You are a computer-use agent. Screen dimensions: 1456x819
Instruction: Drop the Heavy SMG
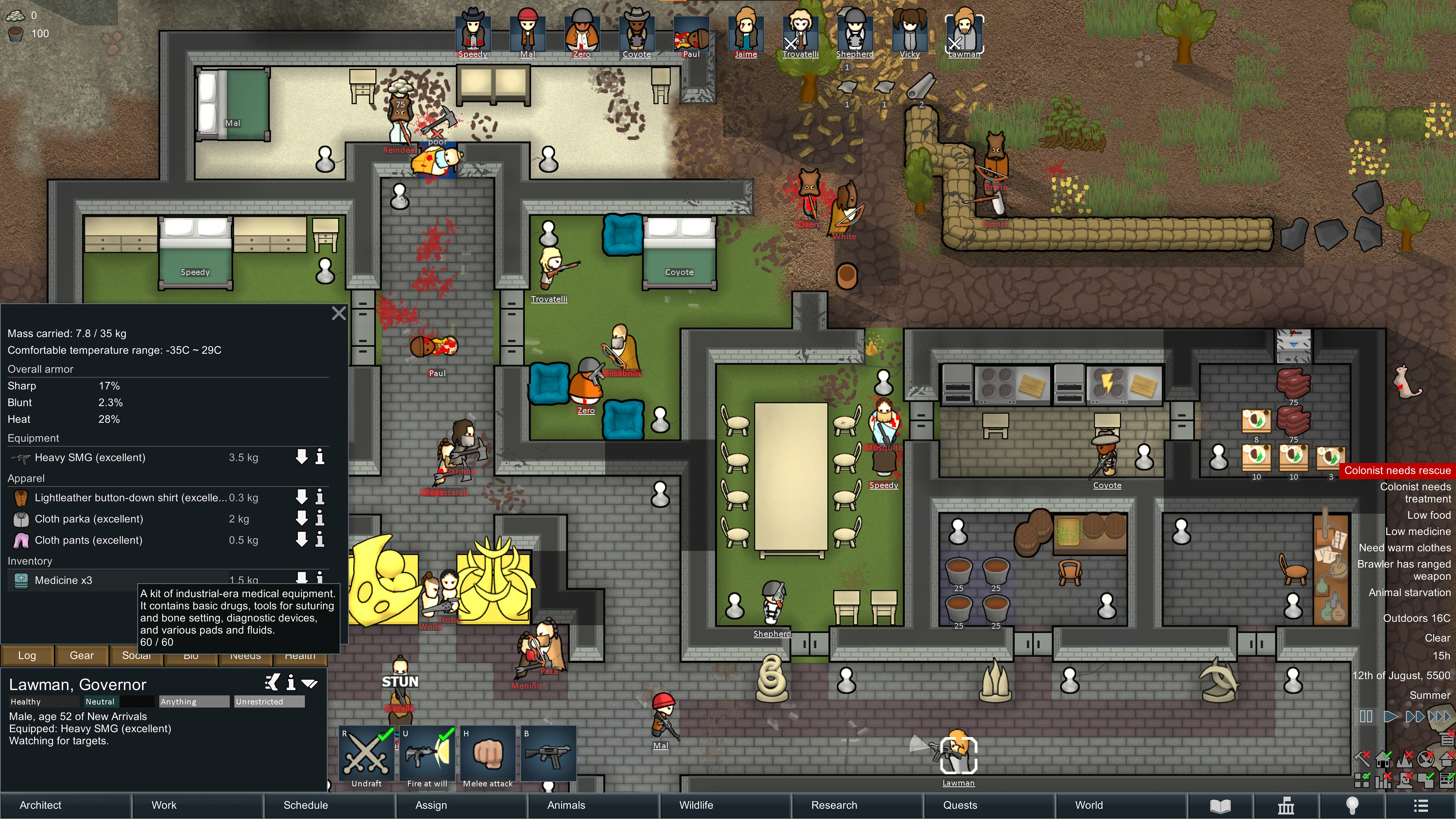[x=302, y=457]
